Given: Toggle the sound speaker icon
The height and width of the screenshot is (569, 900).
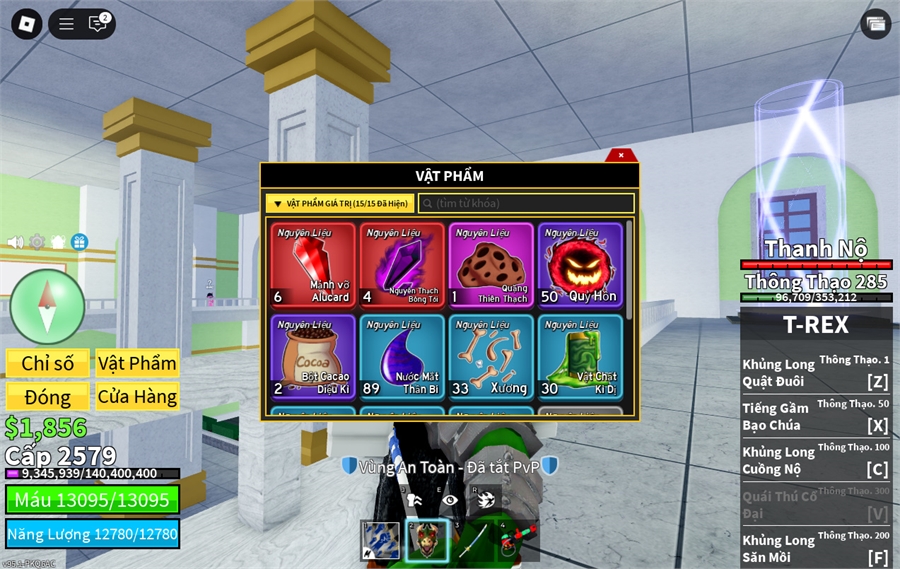Looking at the screenshot, I should [16, 242].
